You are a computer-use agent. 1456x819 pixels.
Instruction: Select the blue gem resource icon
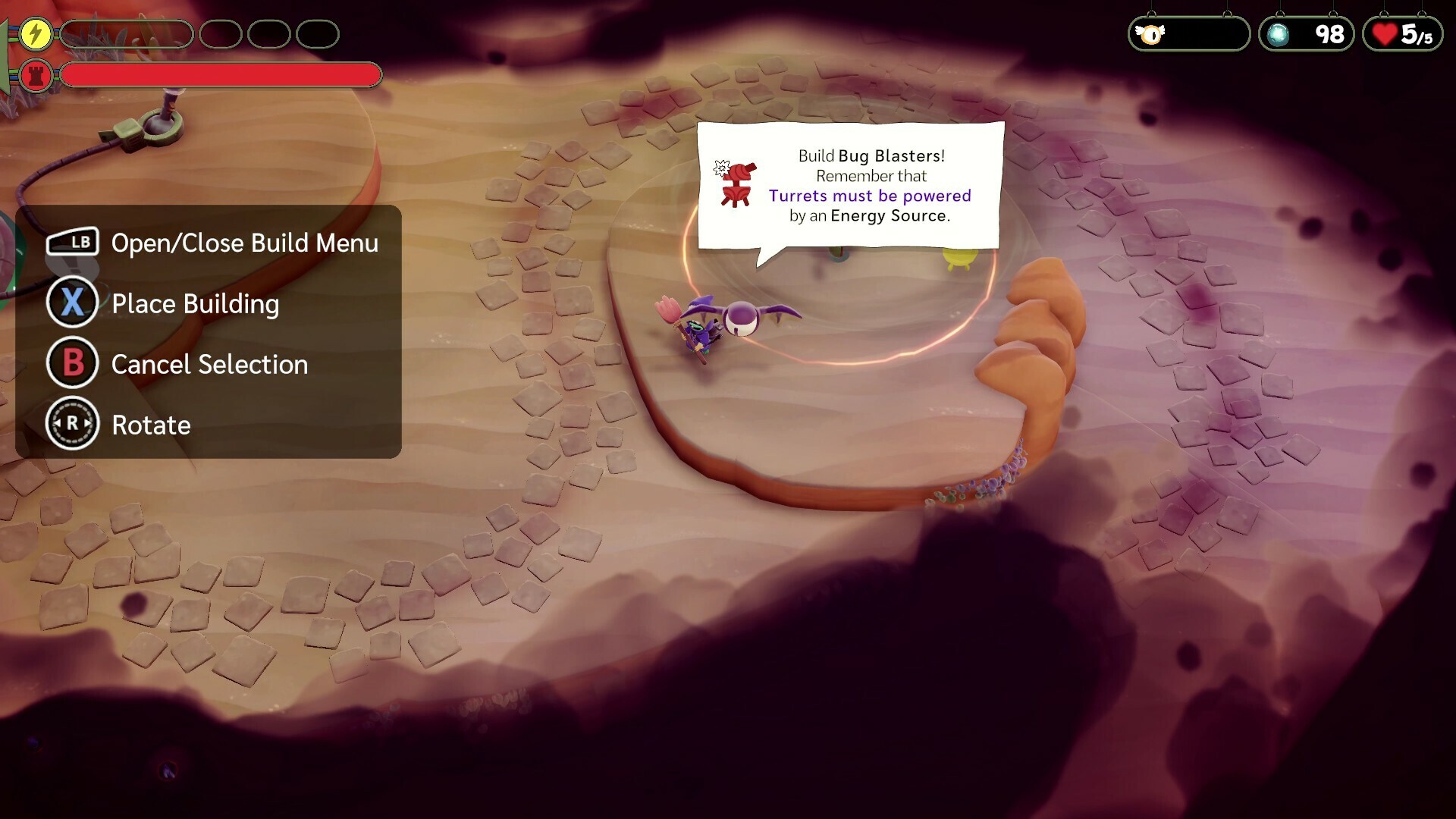tap(1276, 33)
